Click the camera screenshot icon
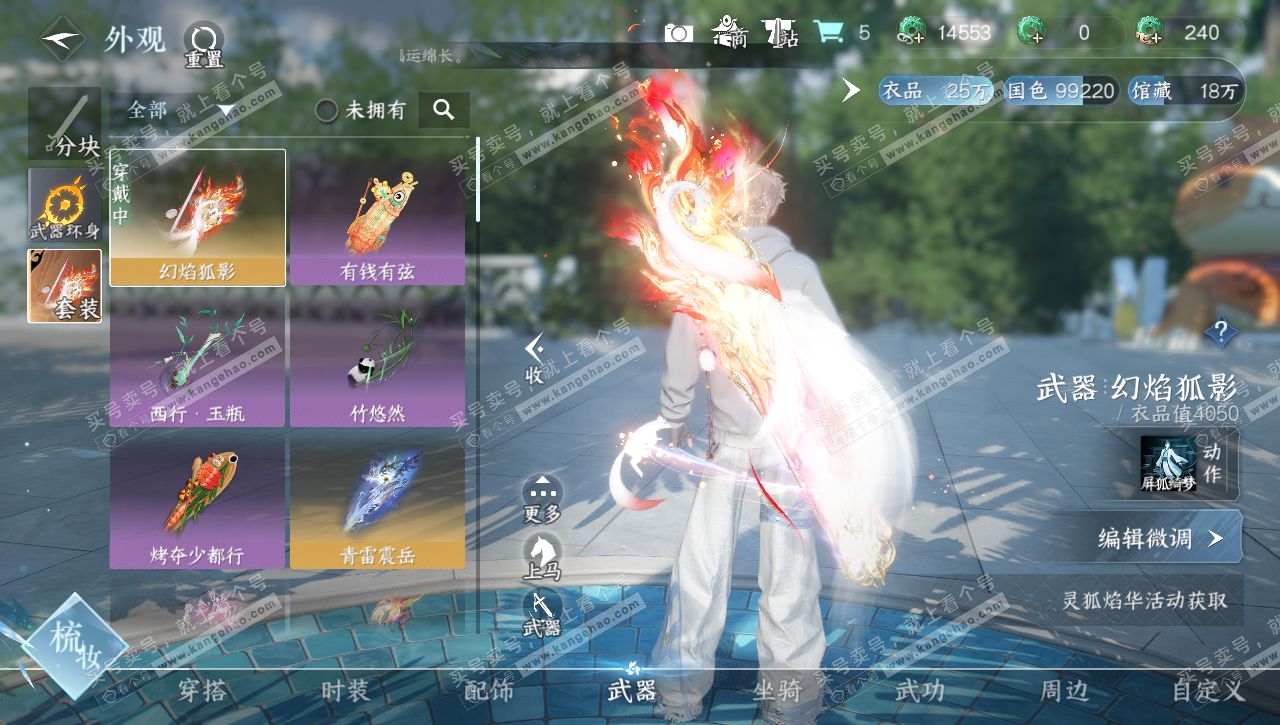This screenshot has height=725, width=1280. point(679,33)
